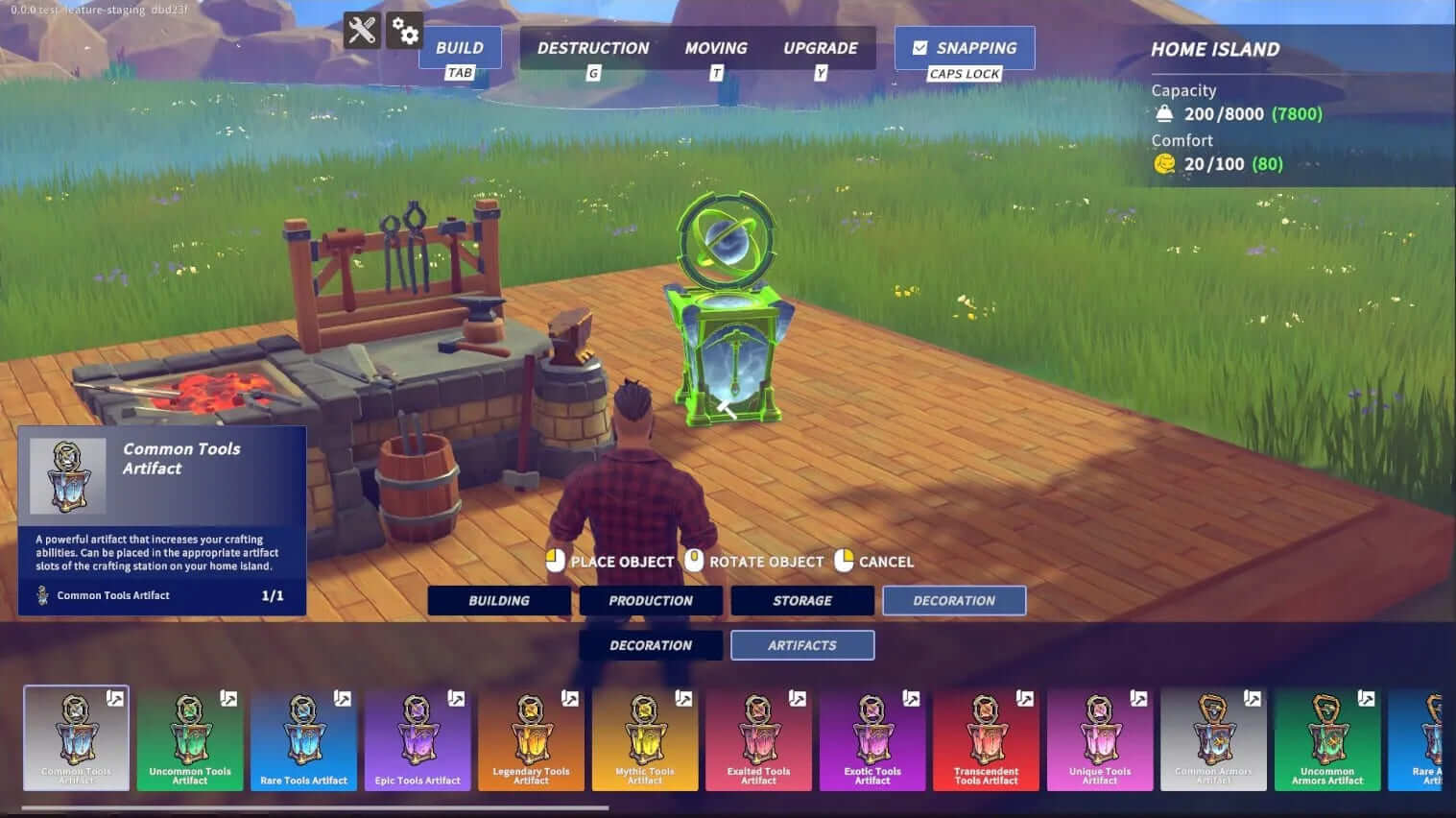Switch to the Storage category
1456x818 pixels.
pyautogui.click(x=802, y=600)
